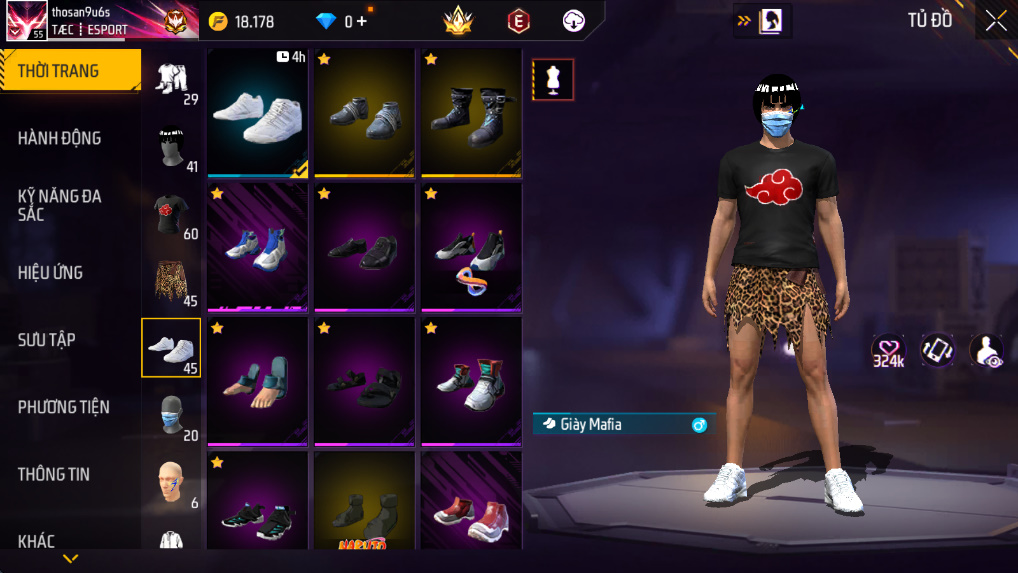Open the 324k likes heart icon
The height and width of the screenshot is (573, 1018).
[888, 351]
